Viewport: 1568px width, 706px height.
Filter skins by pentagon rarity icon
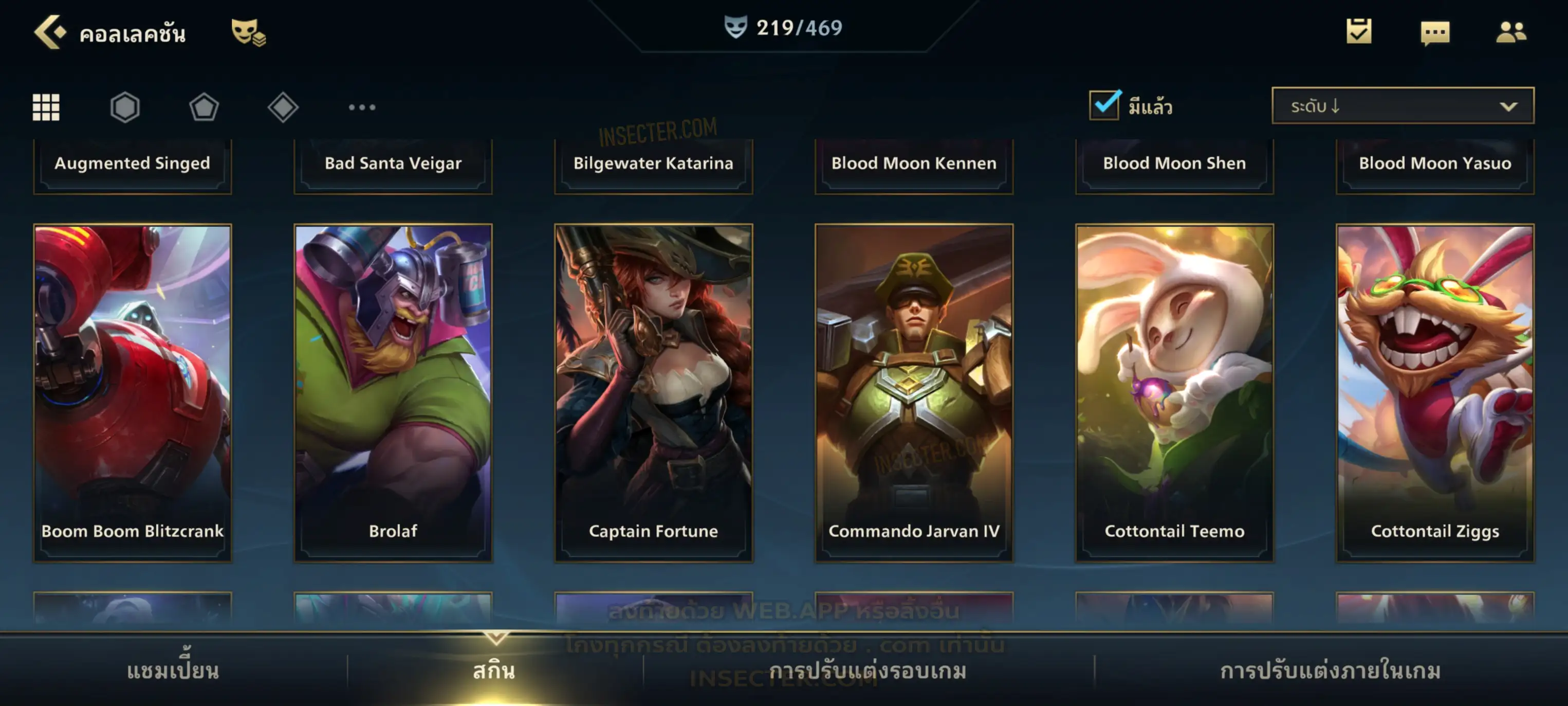coord(204,107)
